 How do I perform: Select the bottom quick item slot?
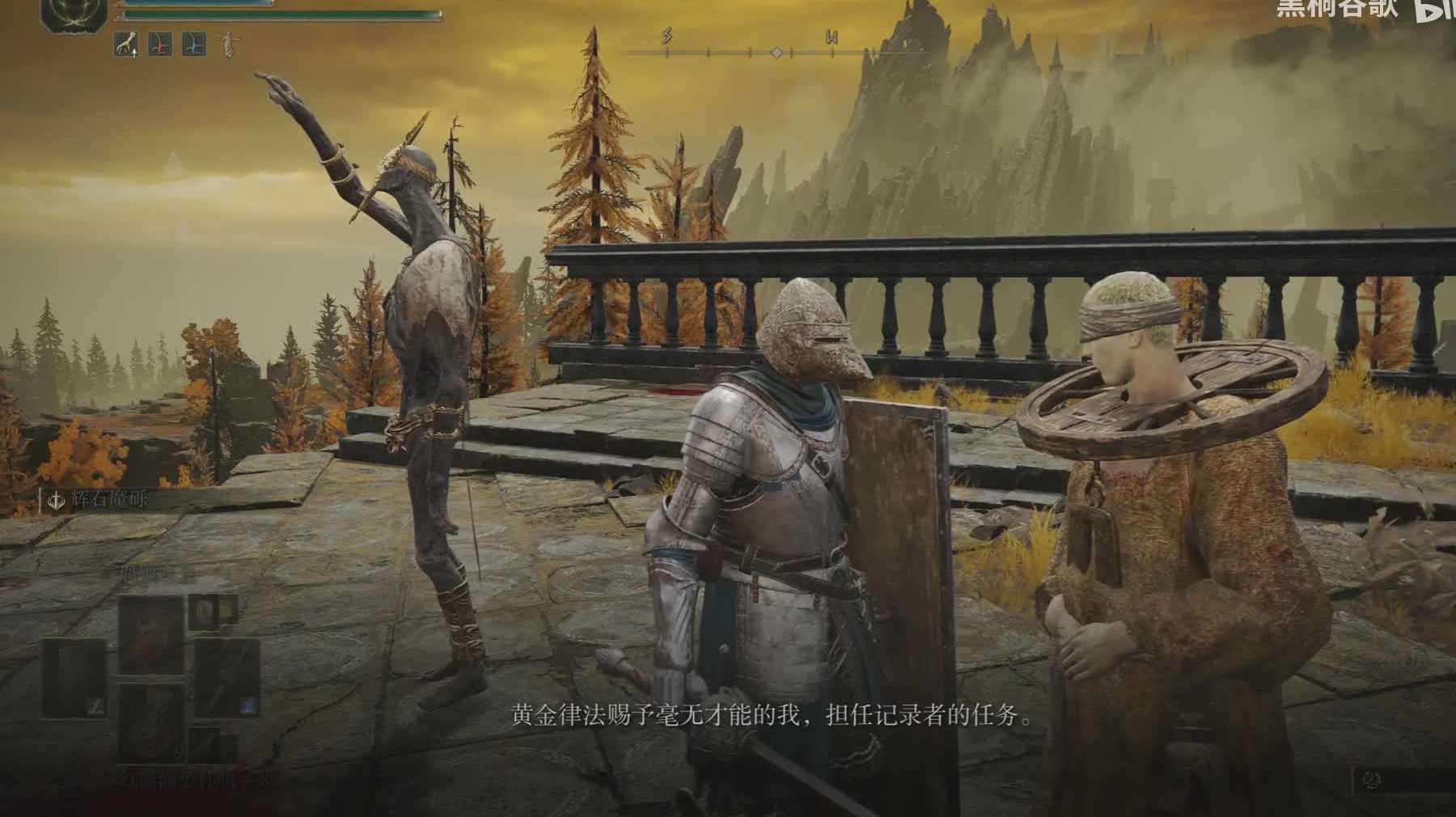click(151, 722)
